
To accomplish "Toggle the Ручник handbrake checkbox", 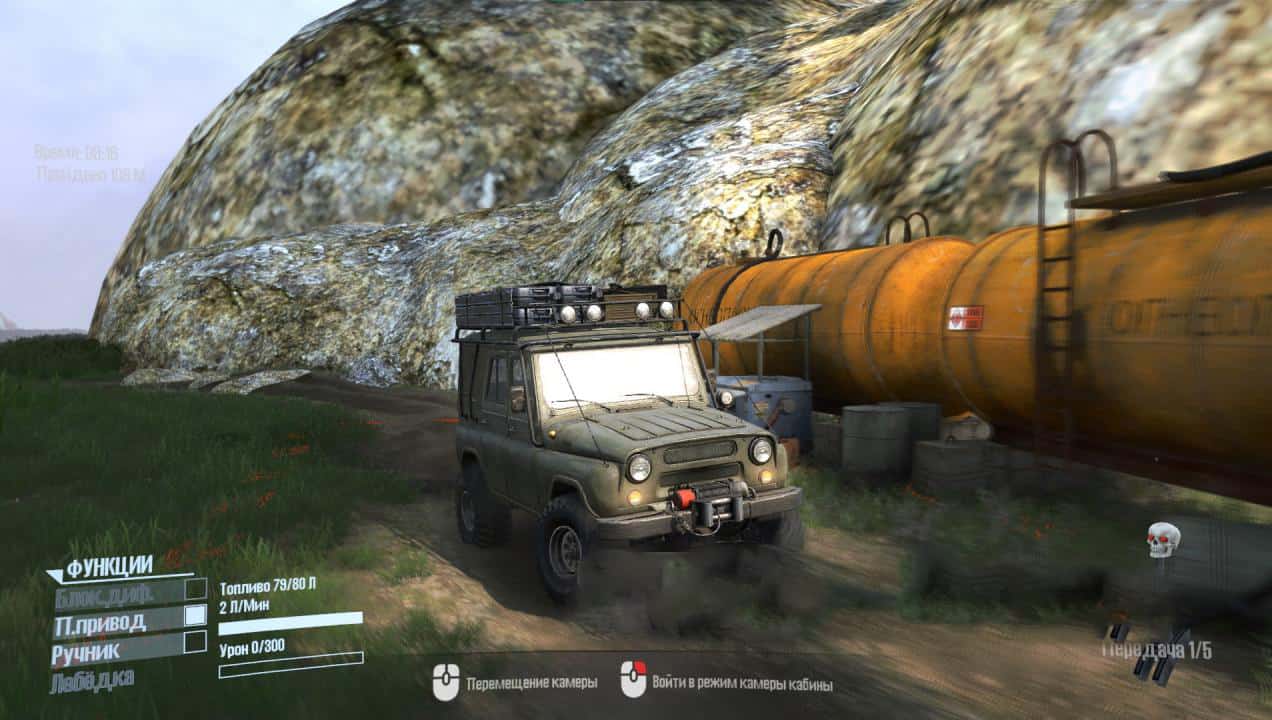I will 196,642.
